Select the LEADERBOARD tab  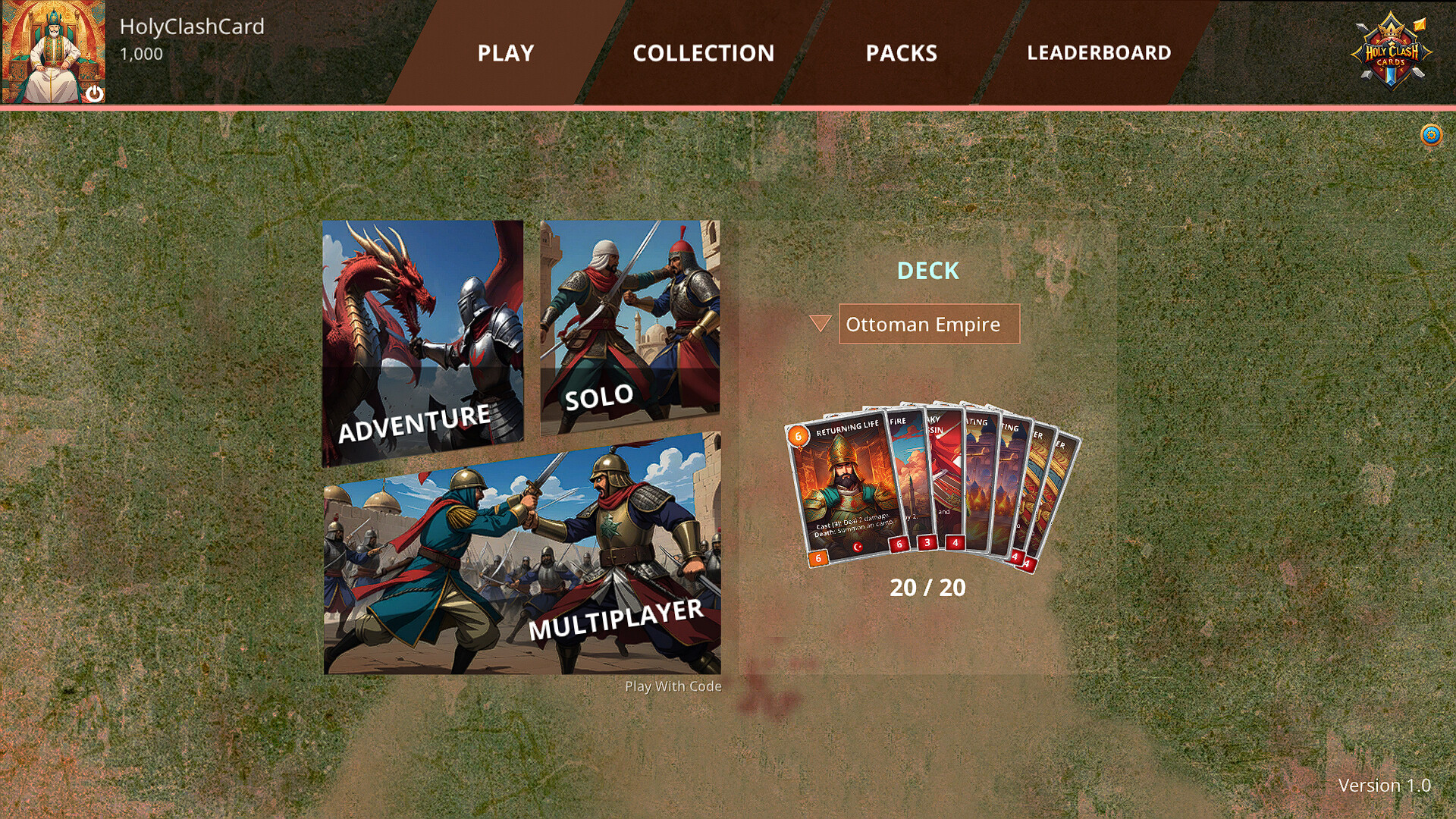[x=1099, y=53]
